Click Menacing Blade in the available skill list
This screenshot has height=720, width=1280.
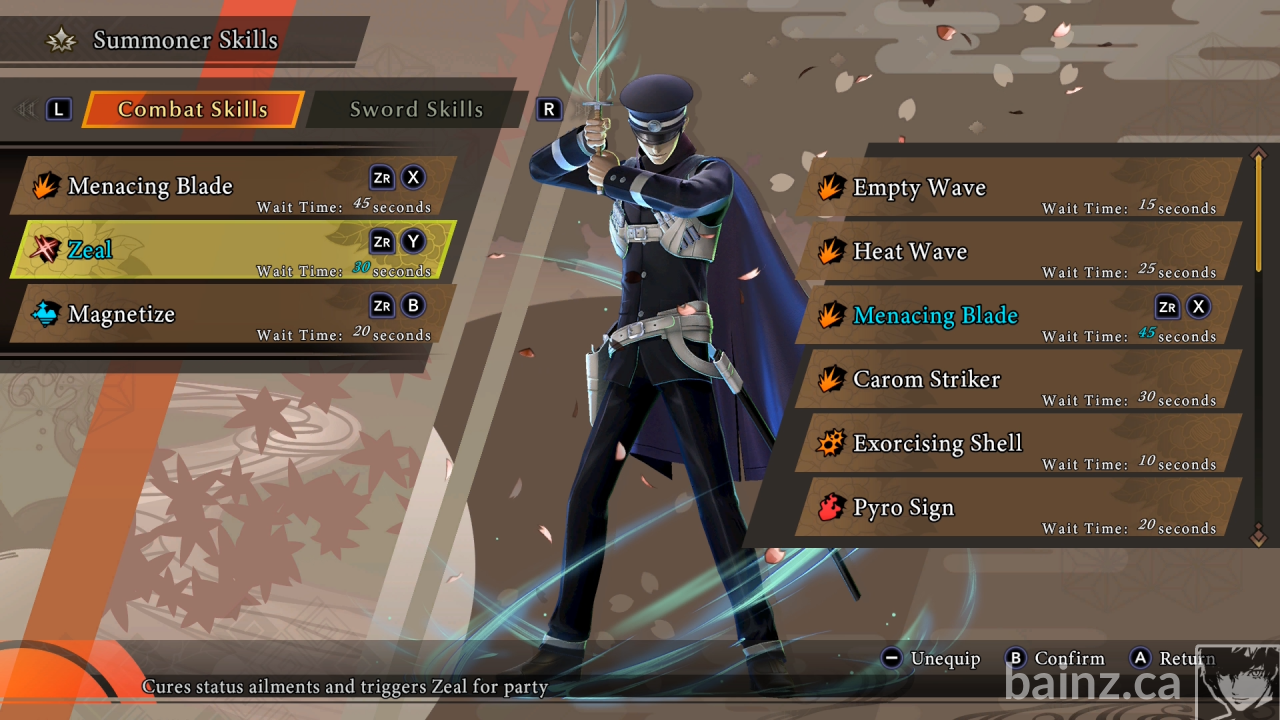tap(1018, 316)
